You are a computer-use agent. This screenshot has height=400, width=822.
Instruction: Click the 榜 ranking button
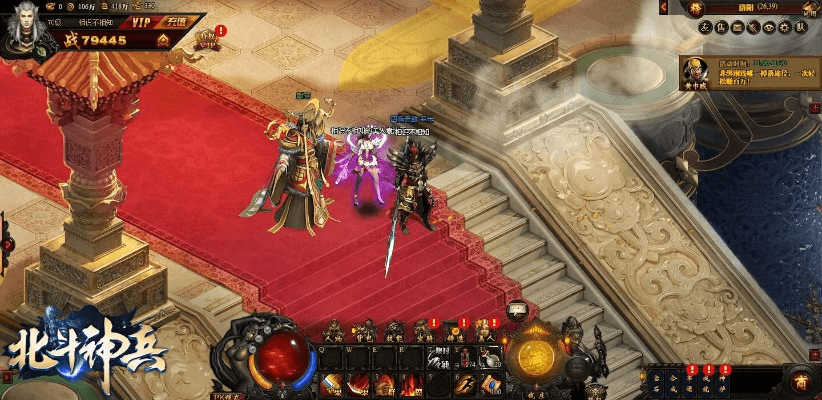coord(698,7)
